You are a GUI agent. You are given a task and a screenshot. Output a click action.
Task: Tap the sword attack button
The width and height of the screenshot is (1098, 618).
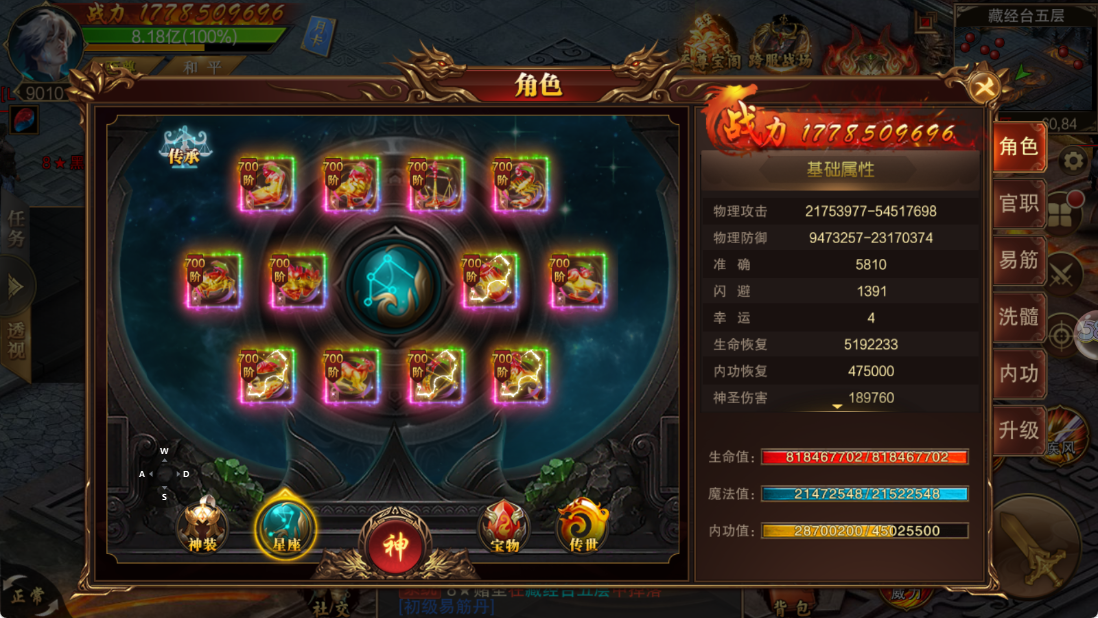[x=1036, y=547]
